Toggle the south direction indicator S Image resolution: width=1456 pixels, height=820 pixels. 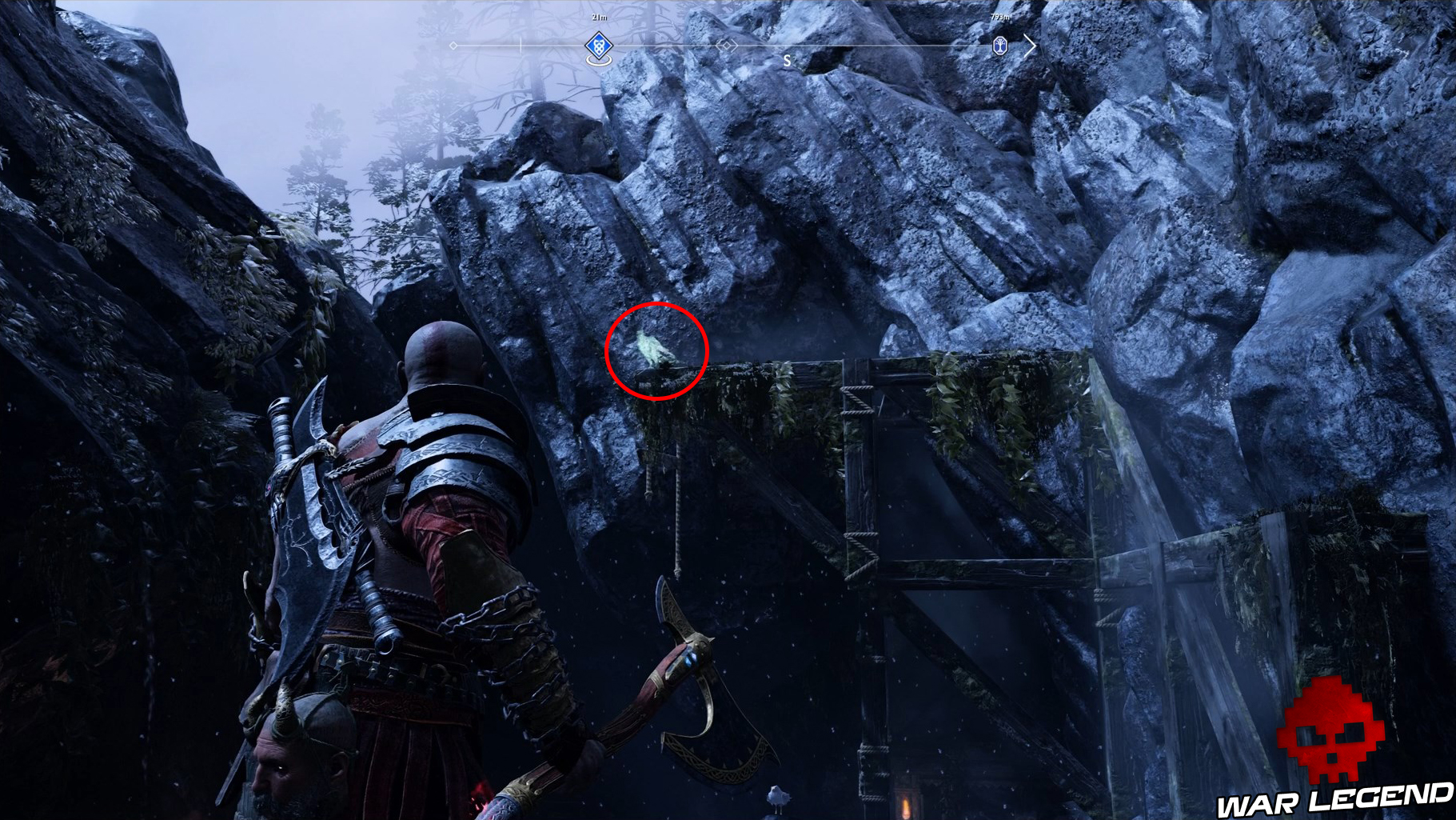tap(788, 58)
